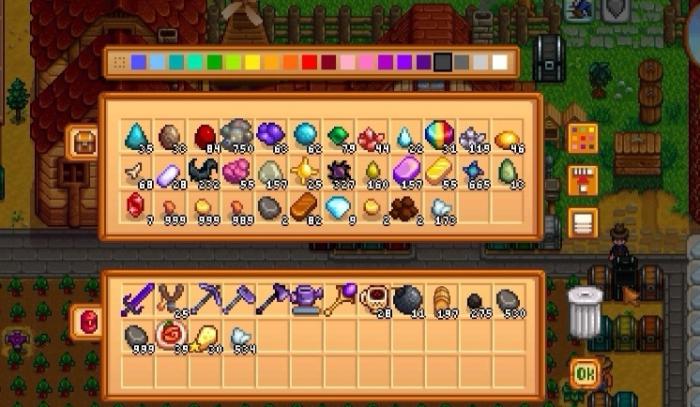The width and height of the screenshot is (700, 407).
Task: Click the organize chest button
Action: (582, 223)
